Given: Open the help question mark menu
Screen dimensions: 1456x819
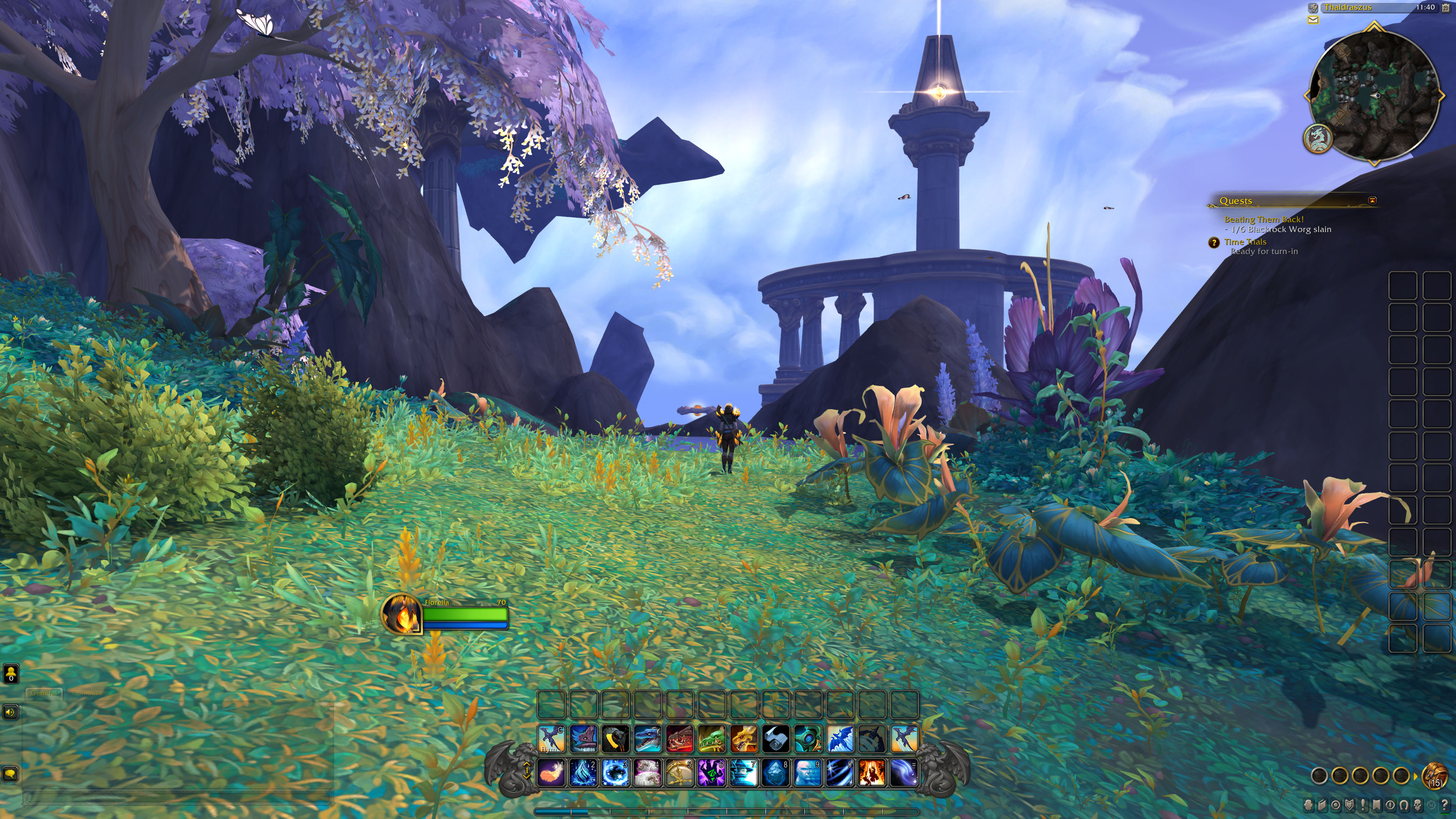Looking at the screenshot, I should (x=1445, y=804).
